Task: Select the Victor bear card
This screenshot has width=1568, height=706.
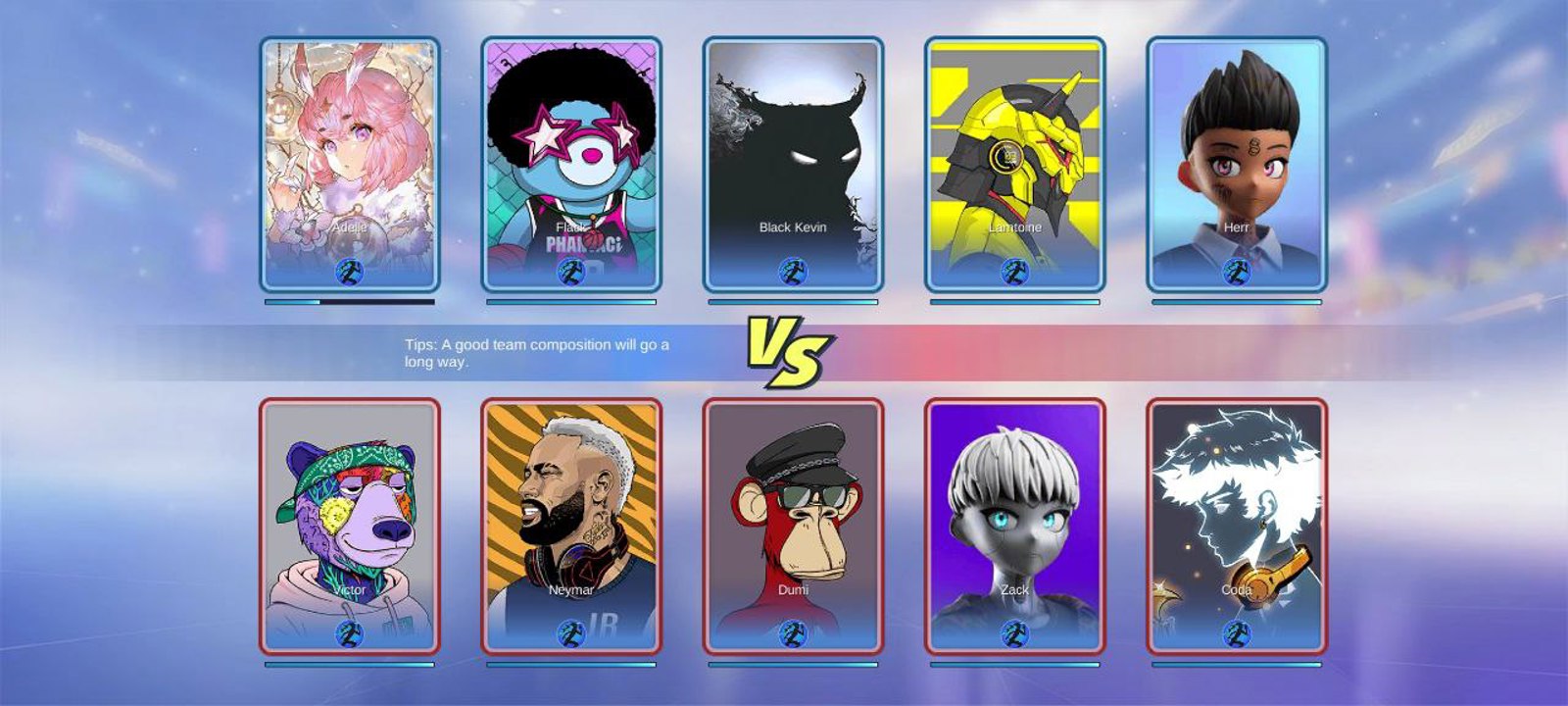Action: [x=350, y=526]
